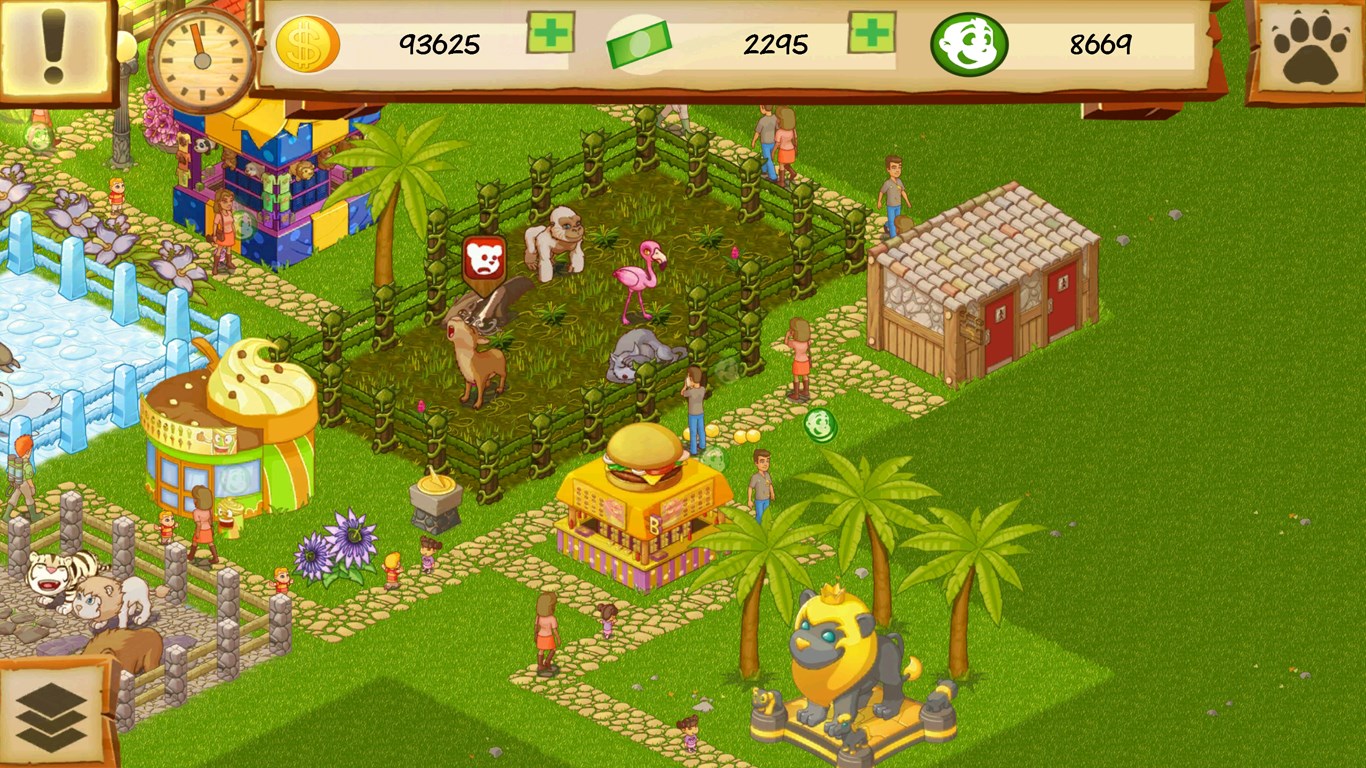Screen dimensions: 1366x768
Task: Click the clock timer icon
Action: 201,60
